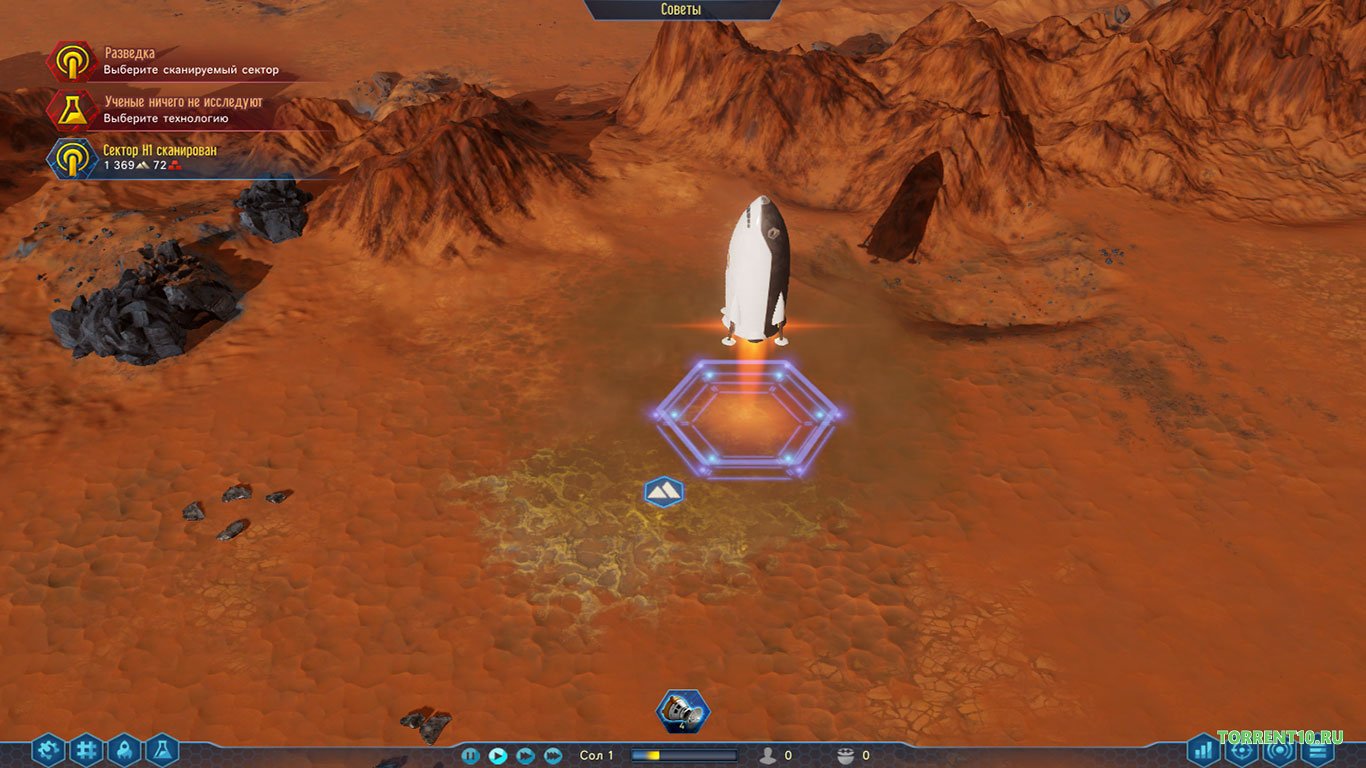Open the radar sensor overlay button
1366x768 pixels.
tap(1279, 749)
